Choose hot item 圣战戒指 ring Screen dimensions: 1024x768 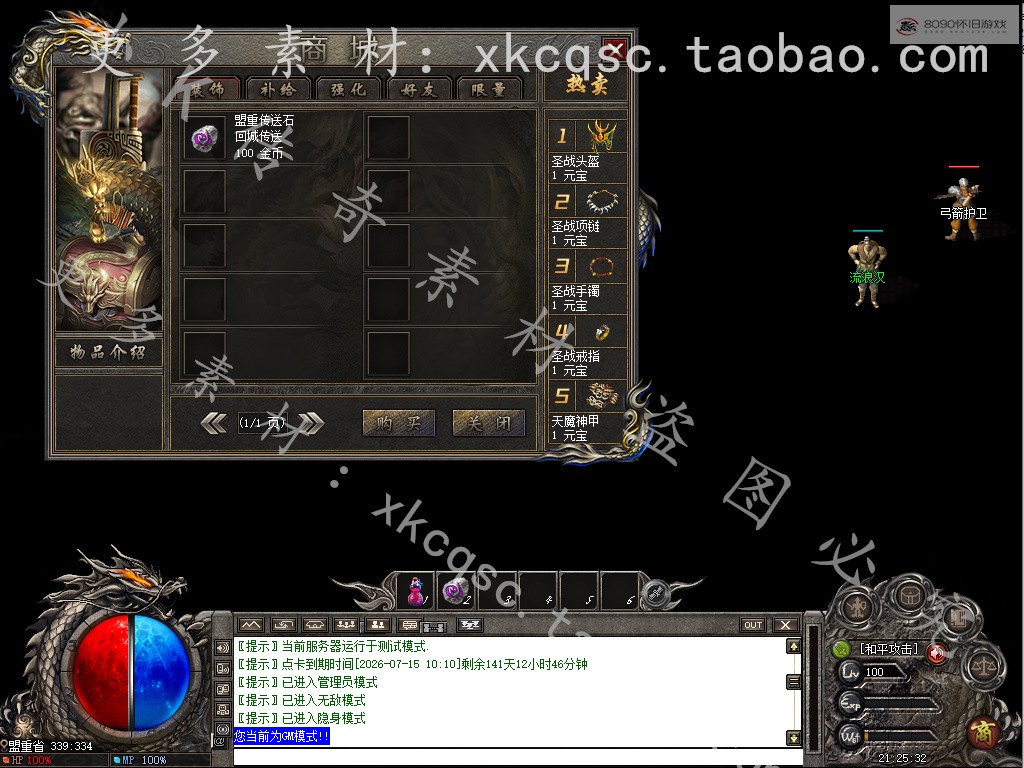(x=605, y=331)
